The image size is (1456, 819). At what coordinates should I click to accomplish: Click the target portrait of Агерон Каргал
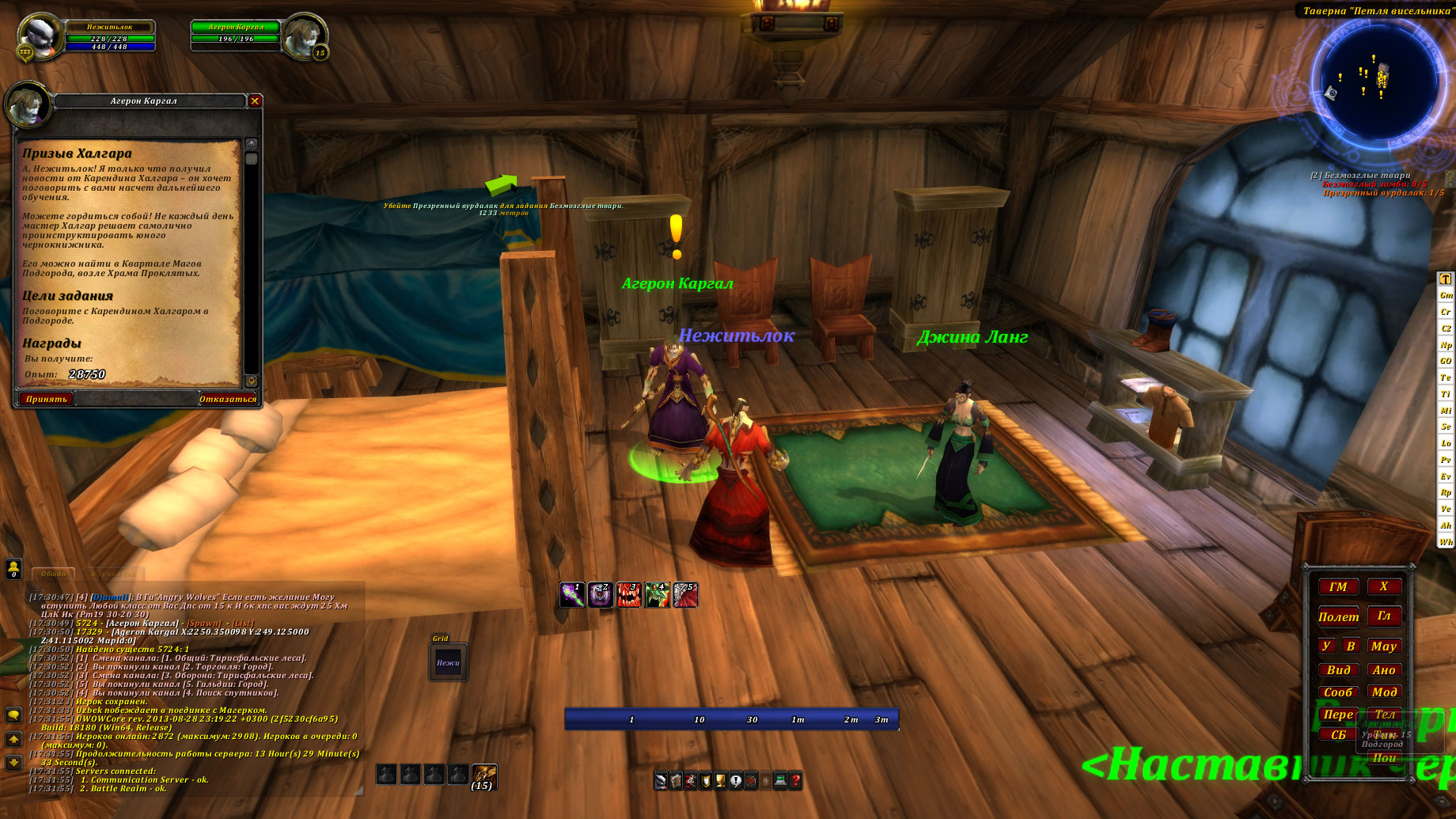(x=304, y=36)
